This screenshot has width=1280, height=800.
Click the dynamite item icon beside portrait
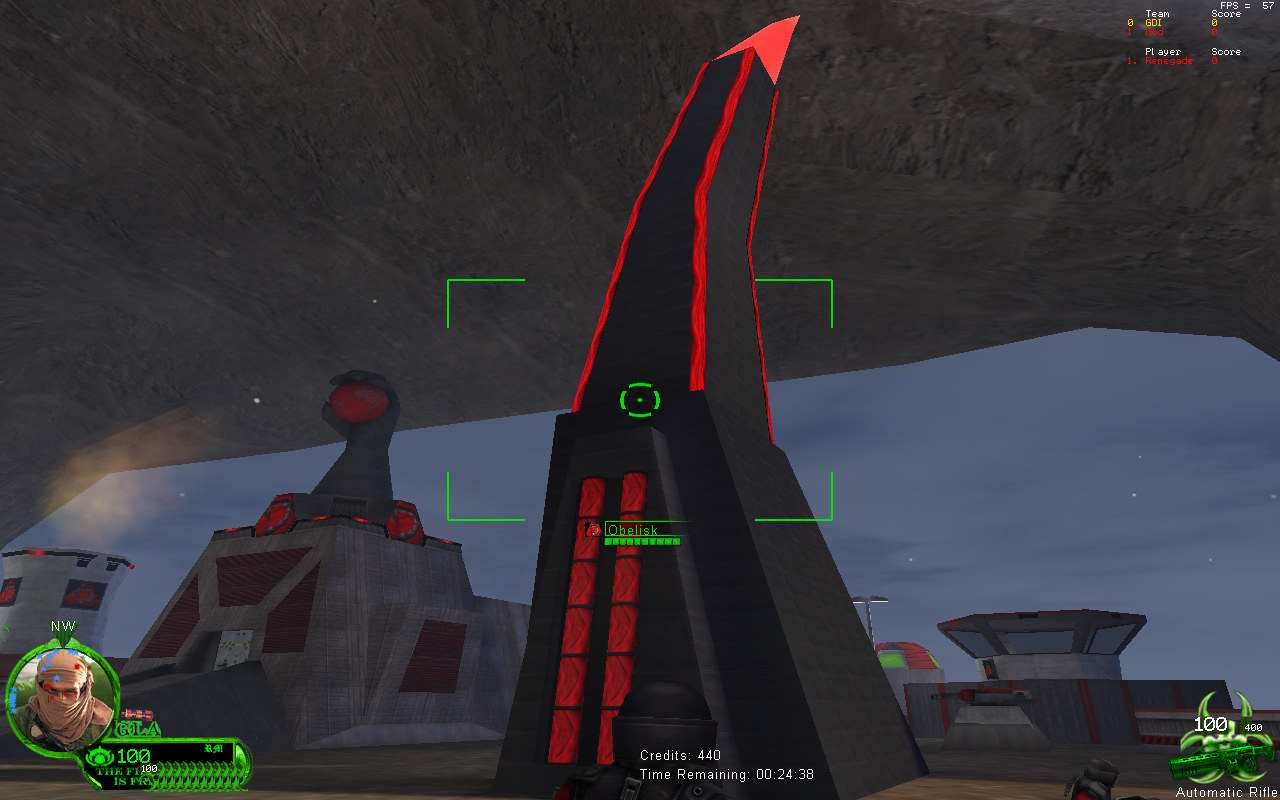[137, 713]
